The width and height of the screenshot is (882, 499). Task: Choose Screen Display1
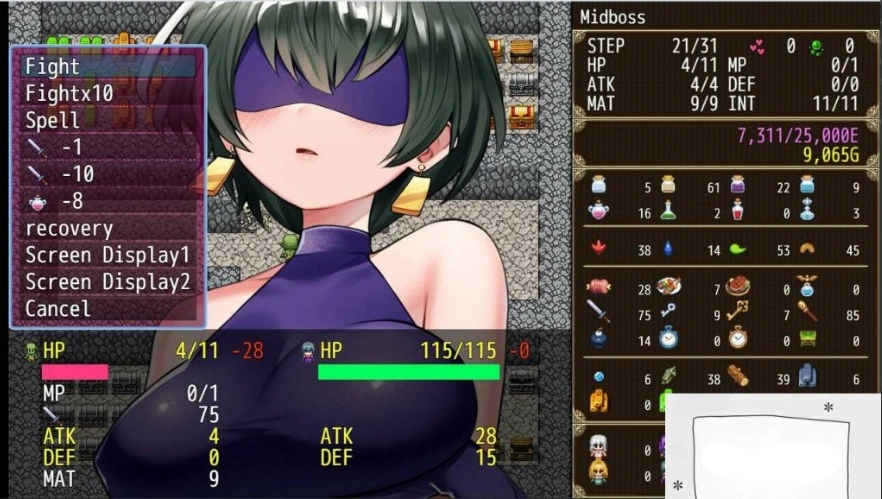pyautogui.click(x=107, y=255)
